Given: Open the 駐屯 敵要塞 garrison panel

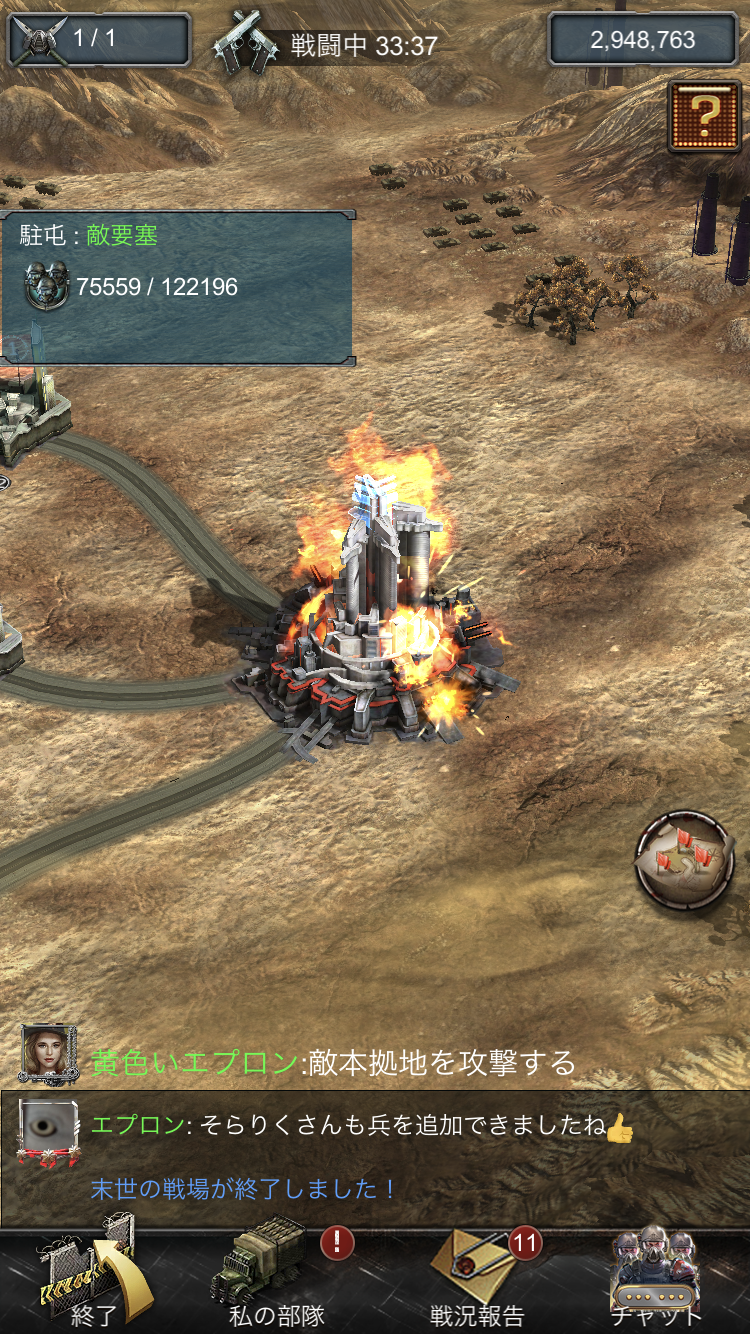Looking at the screenshot, I should tap(177, 288).
